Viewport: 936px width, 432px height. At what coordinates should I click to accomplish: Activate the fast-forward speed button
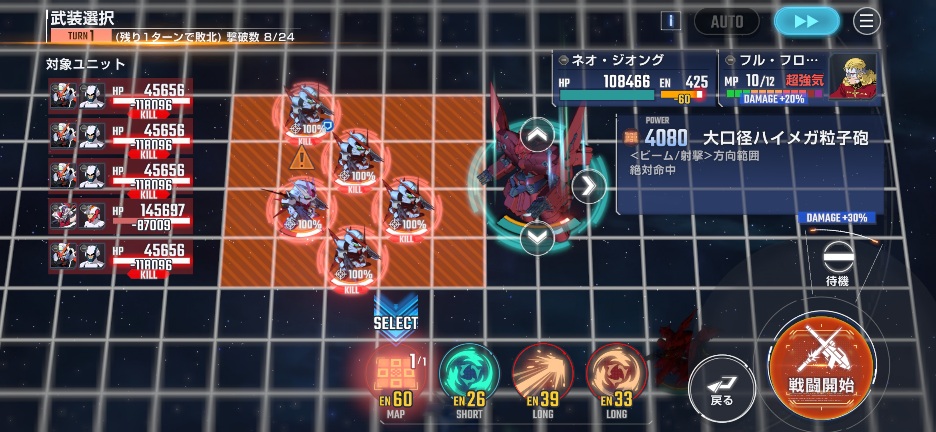coord(807,20)
